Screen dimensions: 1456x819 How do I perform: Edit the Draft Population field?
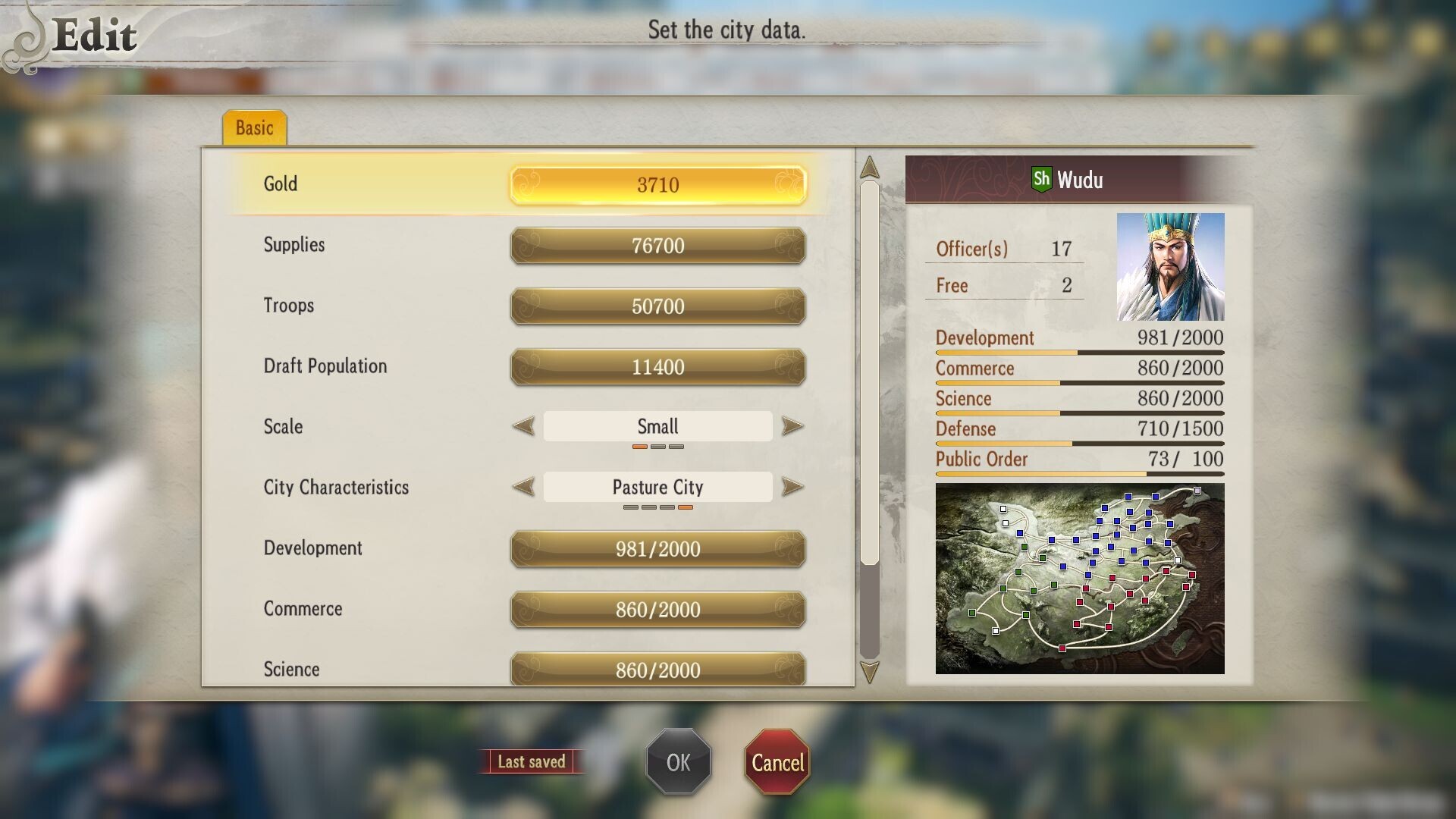657,366
